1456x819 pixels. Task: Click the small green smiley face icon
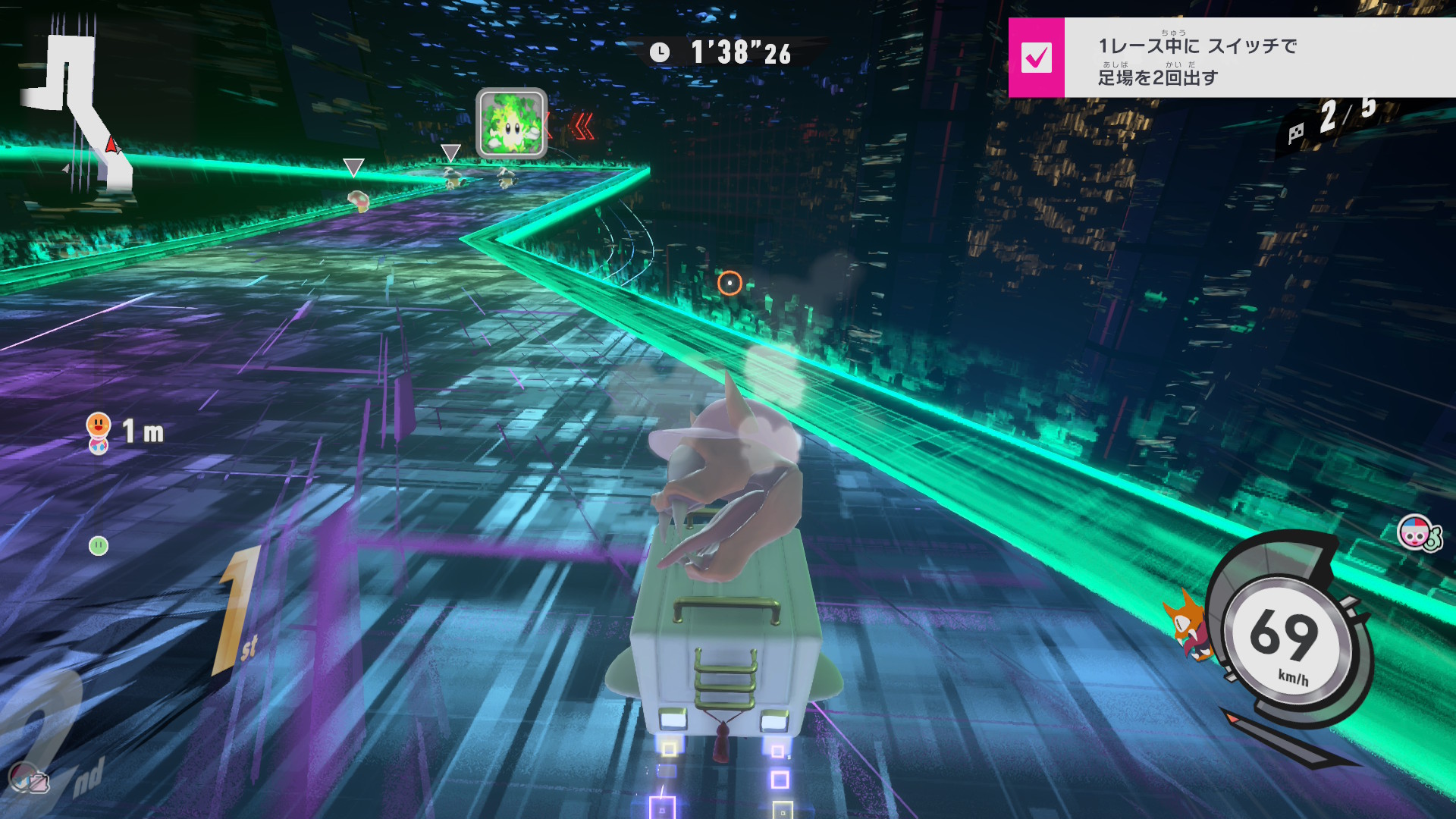[x=99, y=545]
